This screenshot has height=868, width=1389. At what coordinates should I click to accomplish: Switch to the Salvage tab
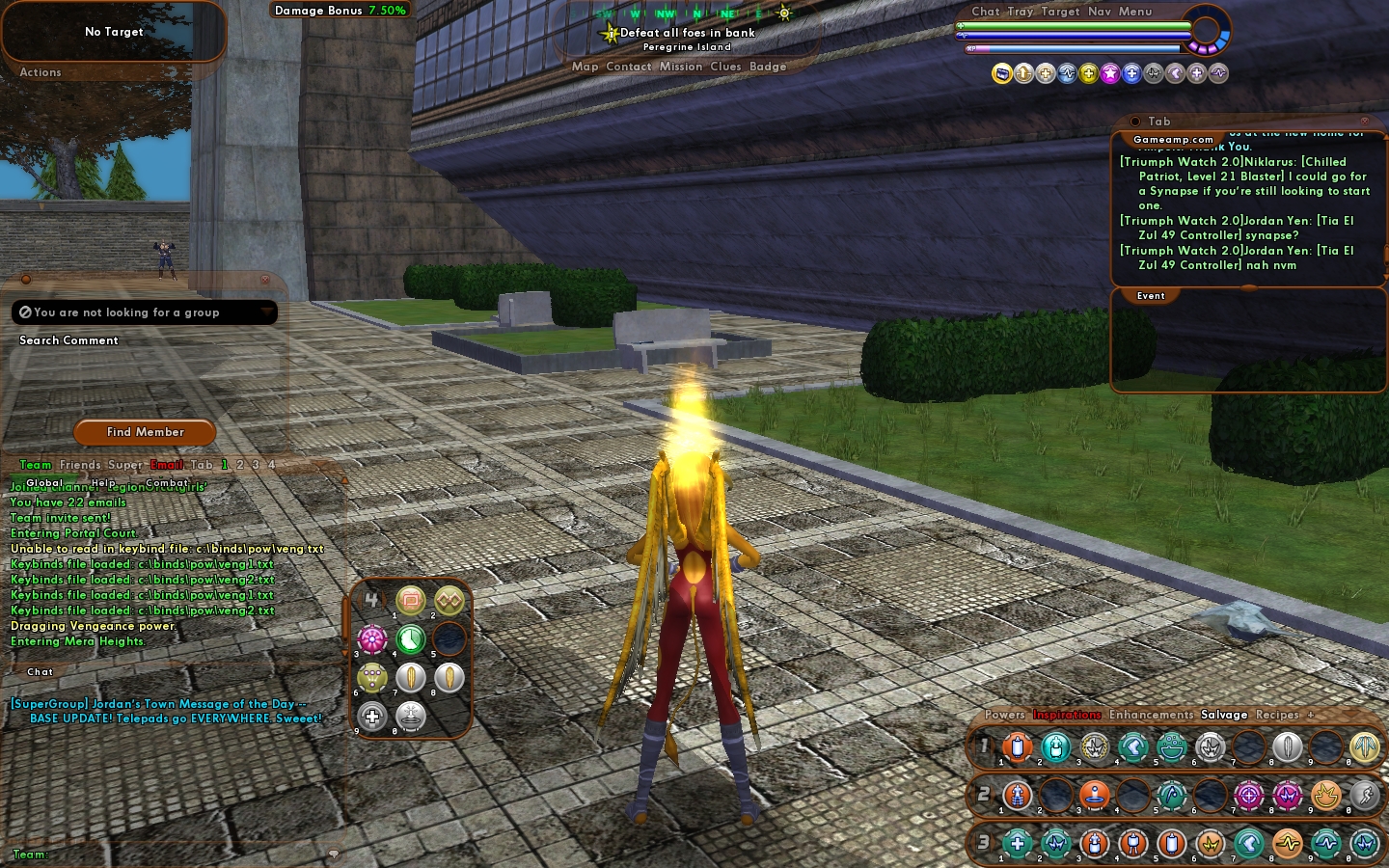[1224, 715]
